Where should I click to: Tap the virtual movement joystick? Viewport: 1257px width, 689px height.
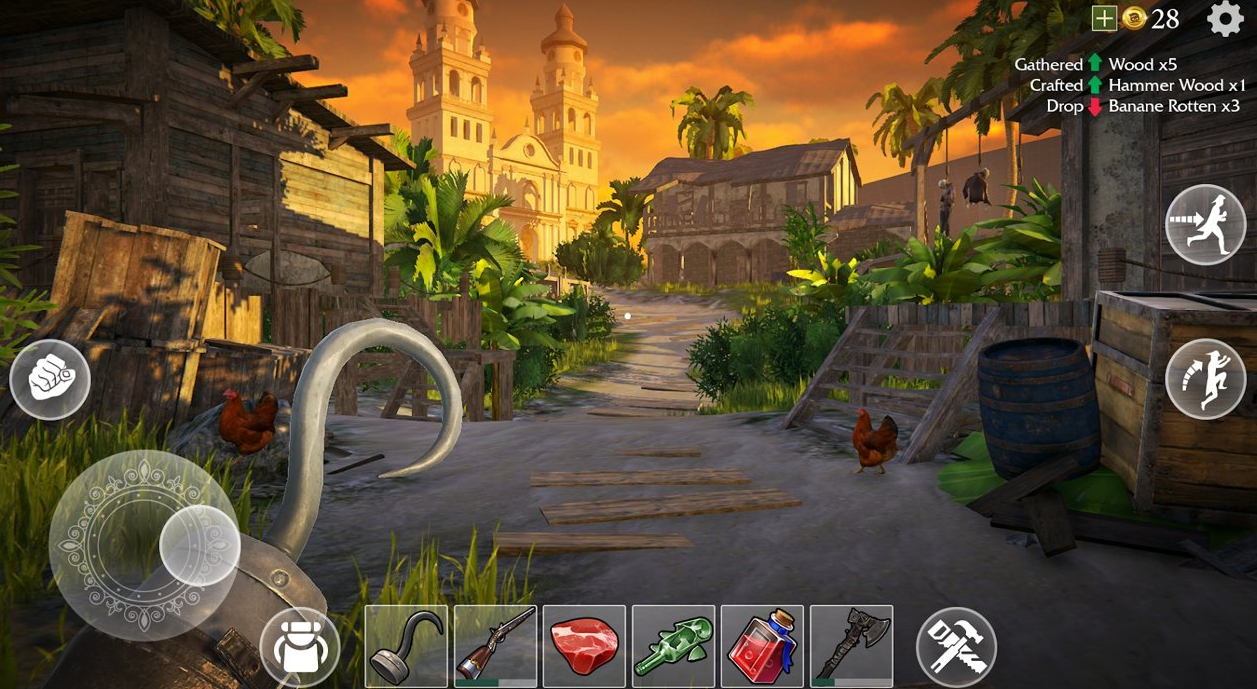click(x=144, y=545)
